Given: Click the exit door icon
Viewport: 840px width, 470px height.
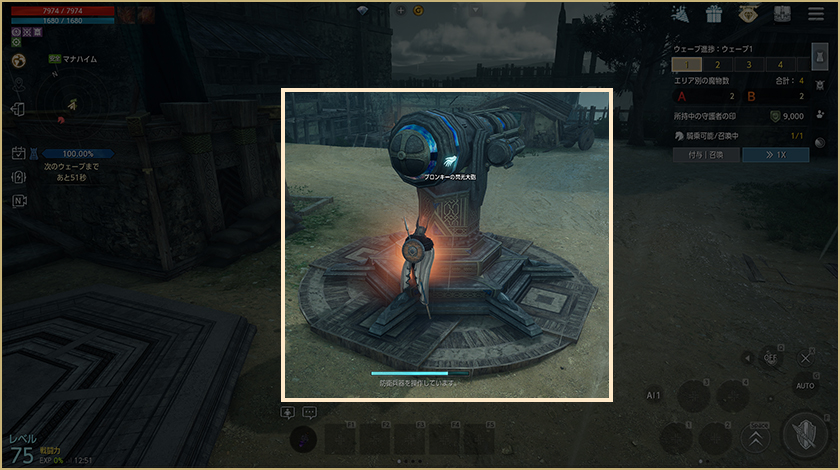Looking at the screenshot, I should tap(19, 109).
